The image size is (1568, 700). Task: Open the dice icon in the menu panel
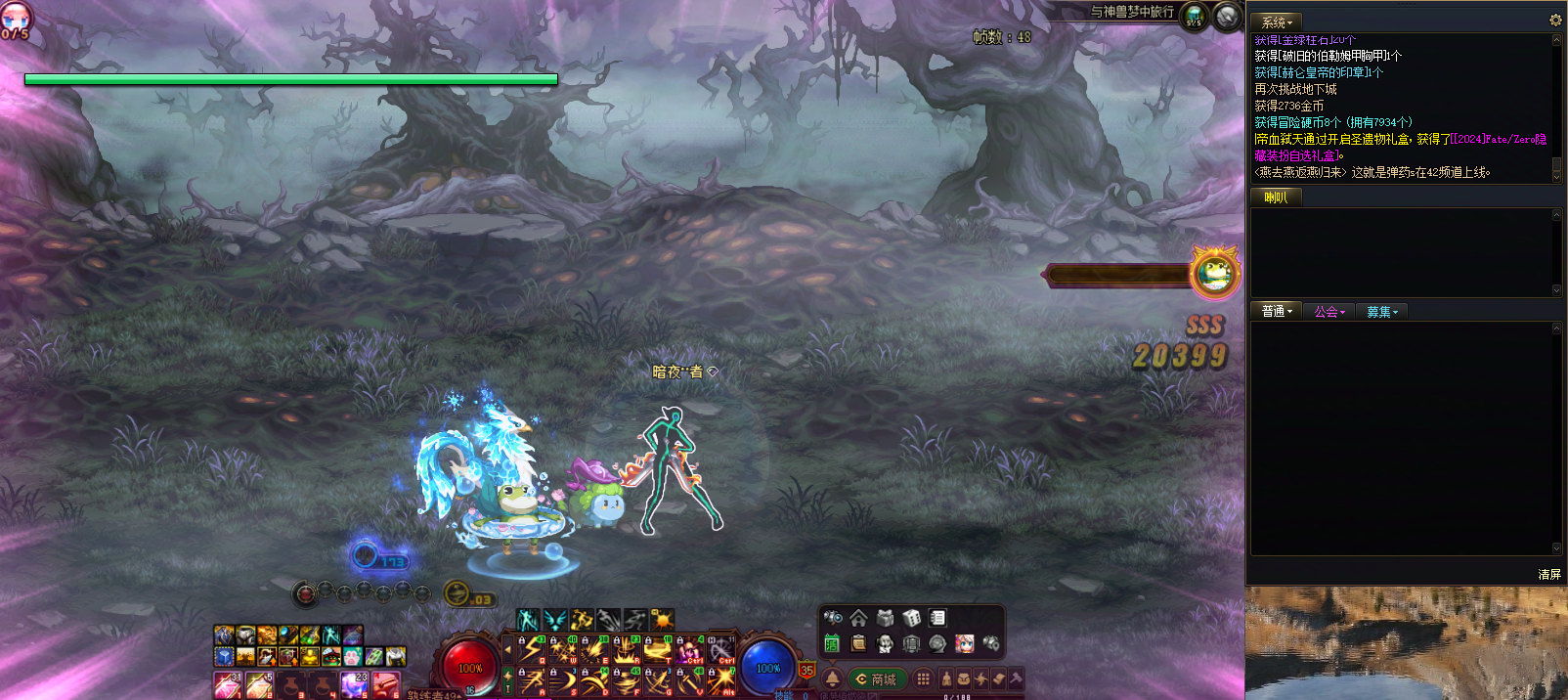click(911, 618)
